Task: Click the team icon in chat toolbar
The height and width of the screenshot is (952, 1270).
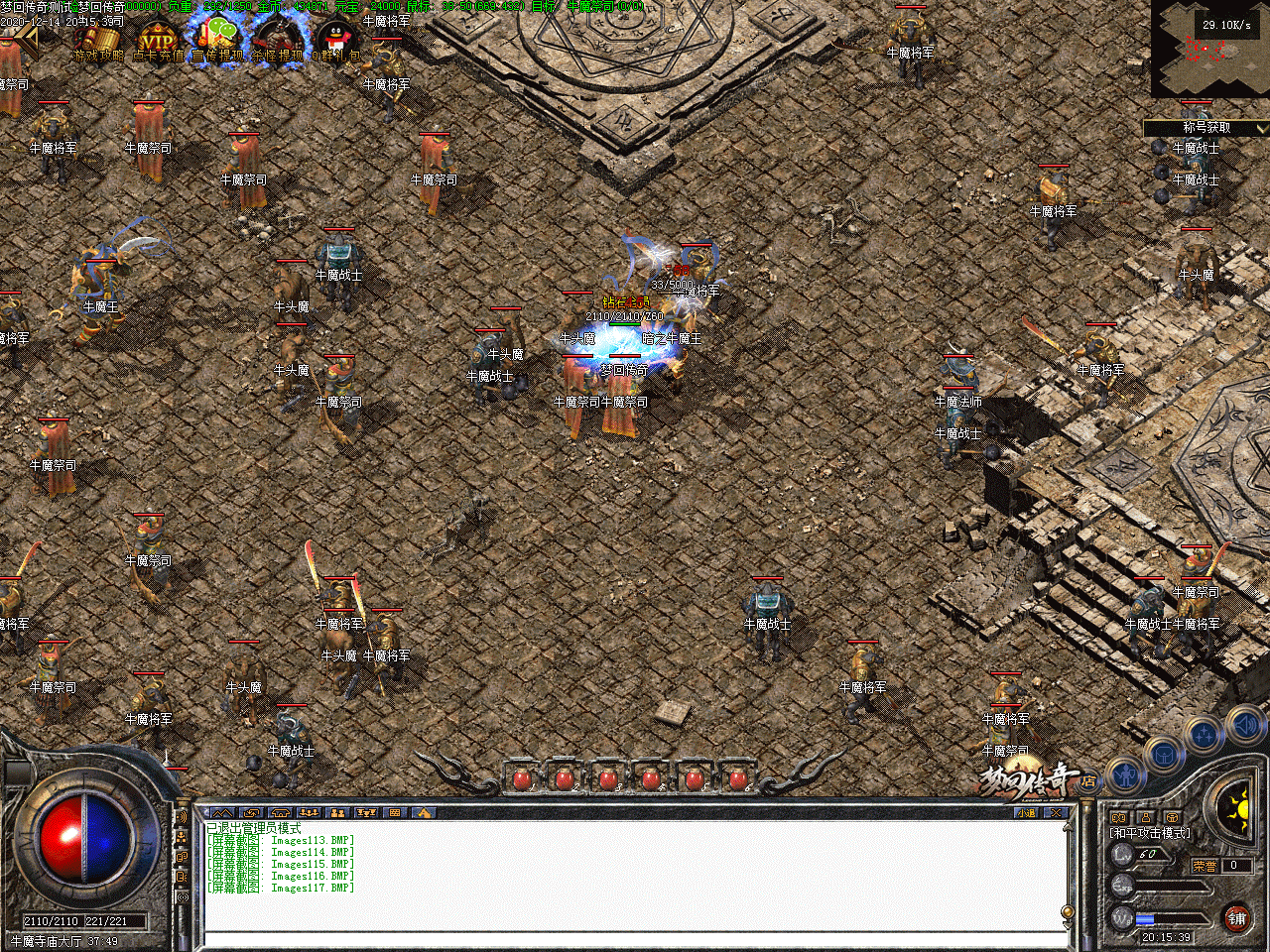Action: coord(337,812)
